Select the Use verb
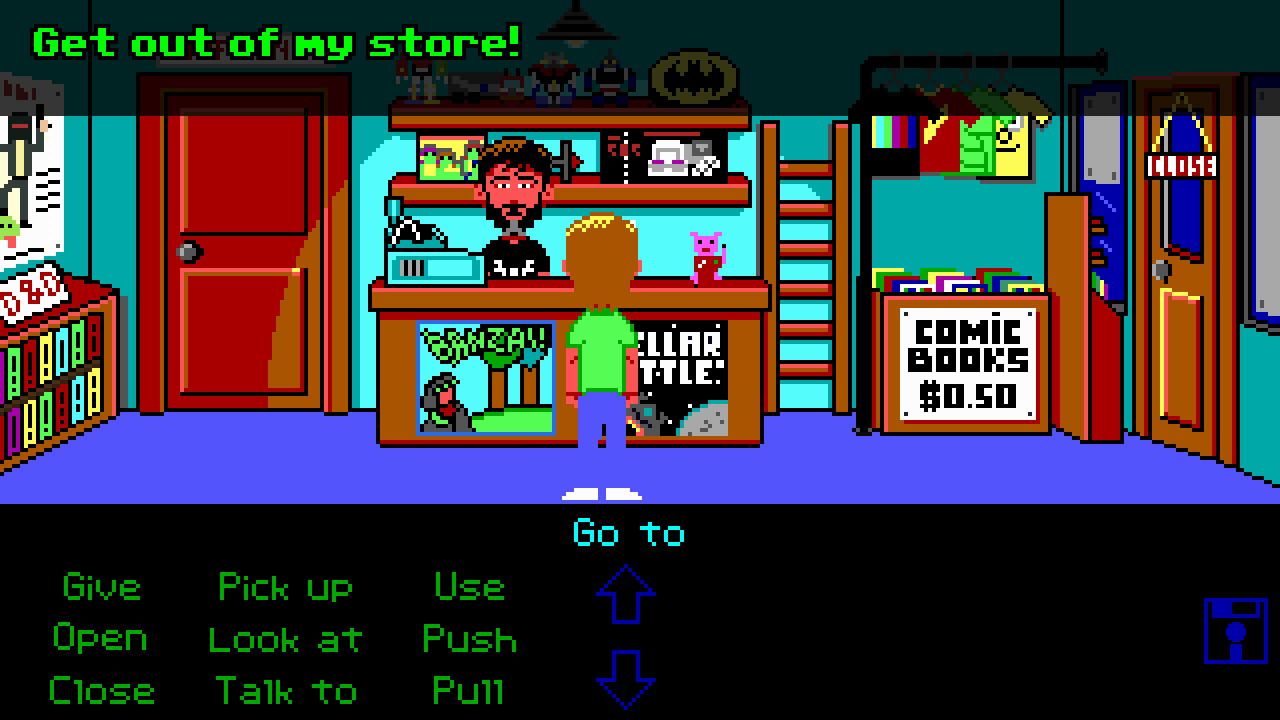Screen dimensions: 1280x720 (x=470, y=588)
